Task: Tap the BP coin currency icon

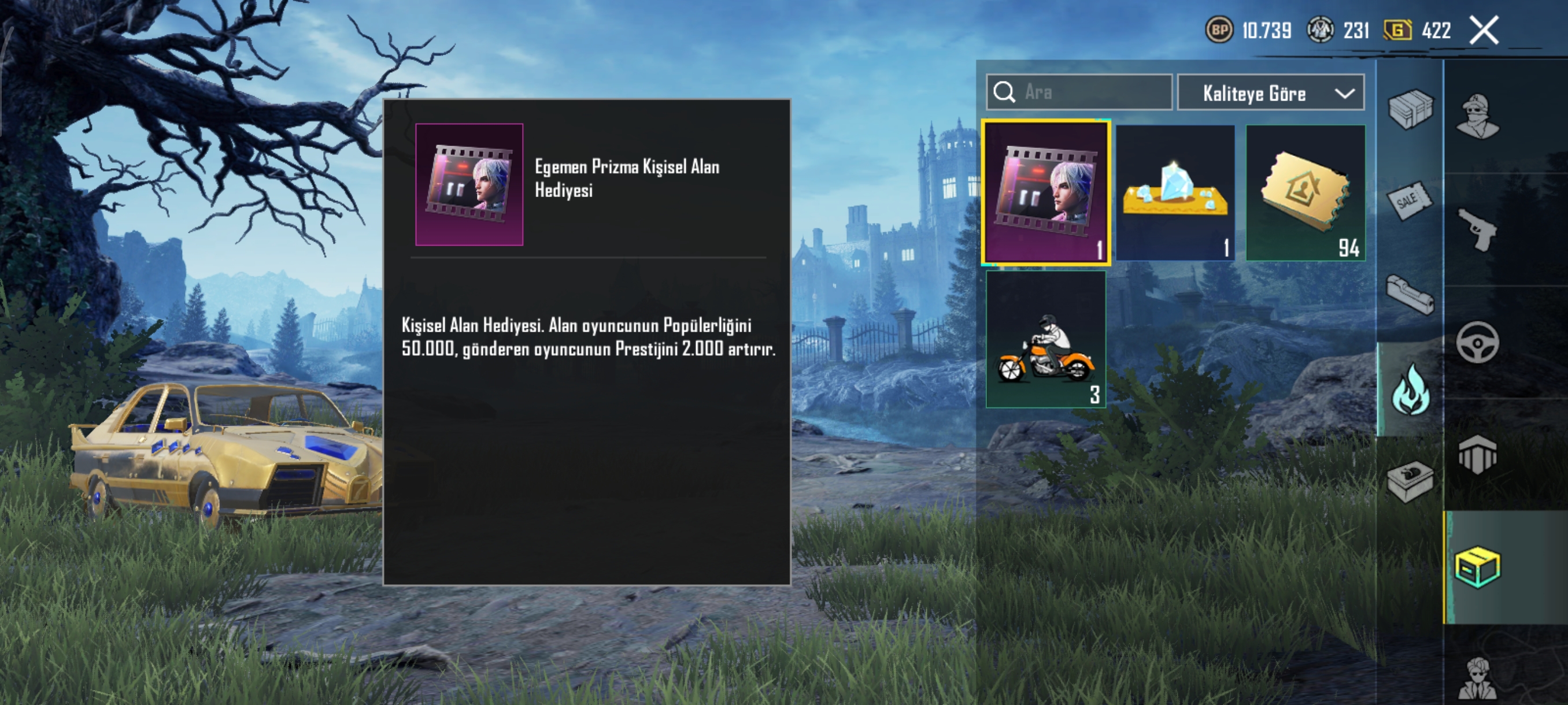Action: click(1219, 30)
